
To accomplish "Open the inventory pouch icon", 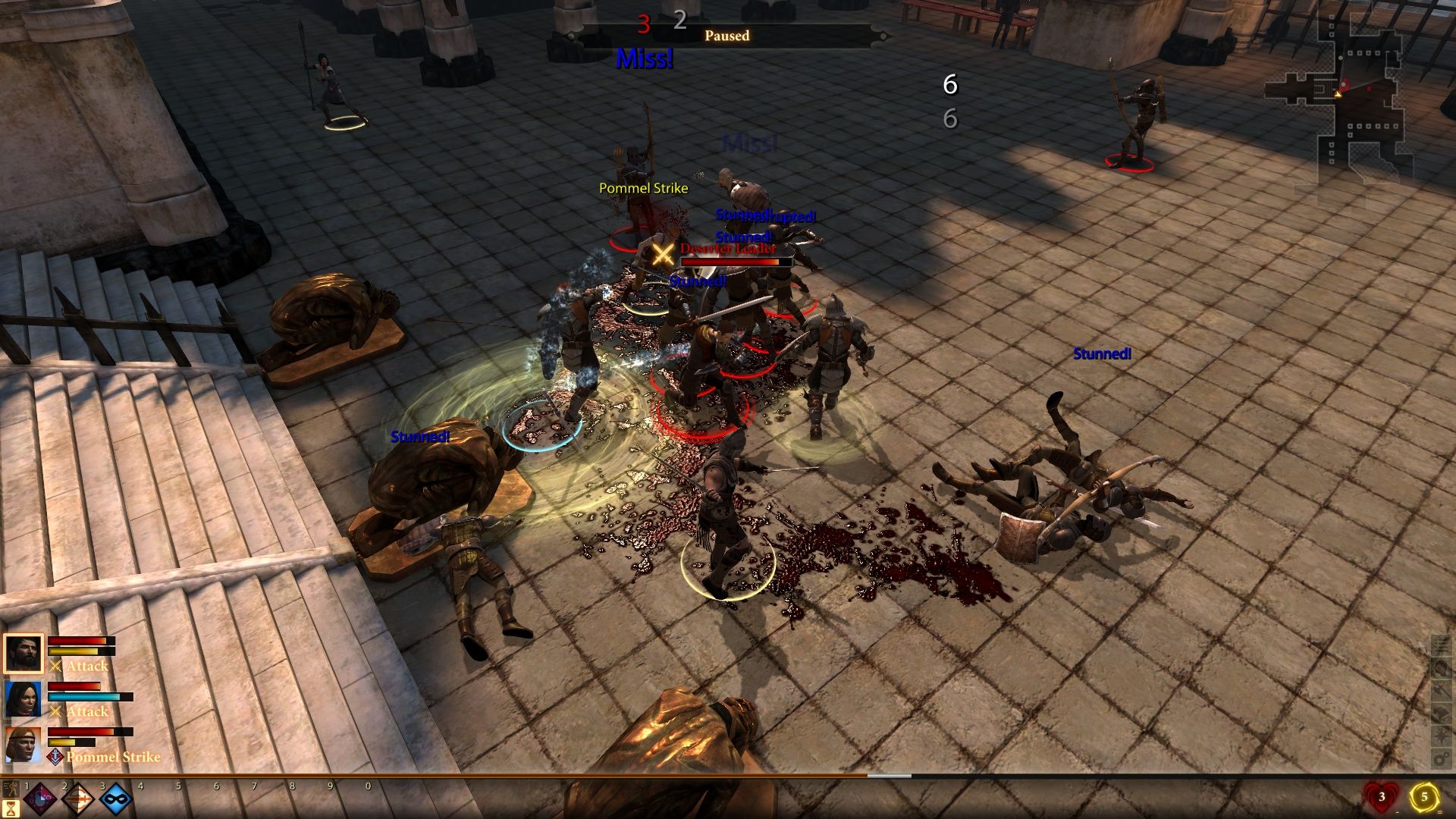I will [x=1441, y=668].
